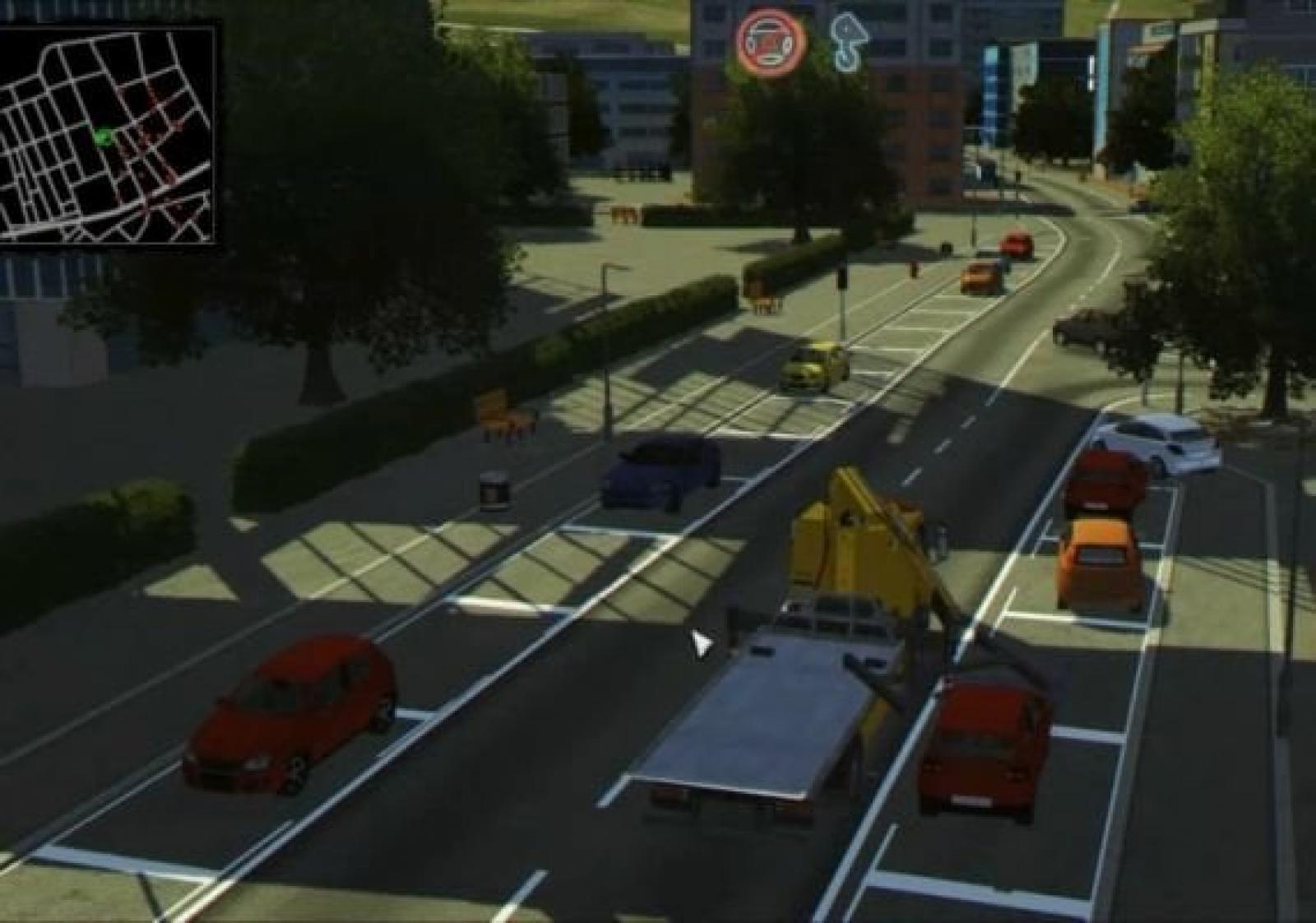Open the city street minimap

(x=109, y=132)
